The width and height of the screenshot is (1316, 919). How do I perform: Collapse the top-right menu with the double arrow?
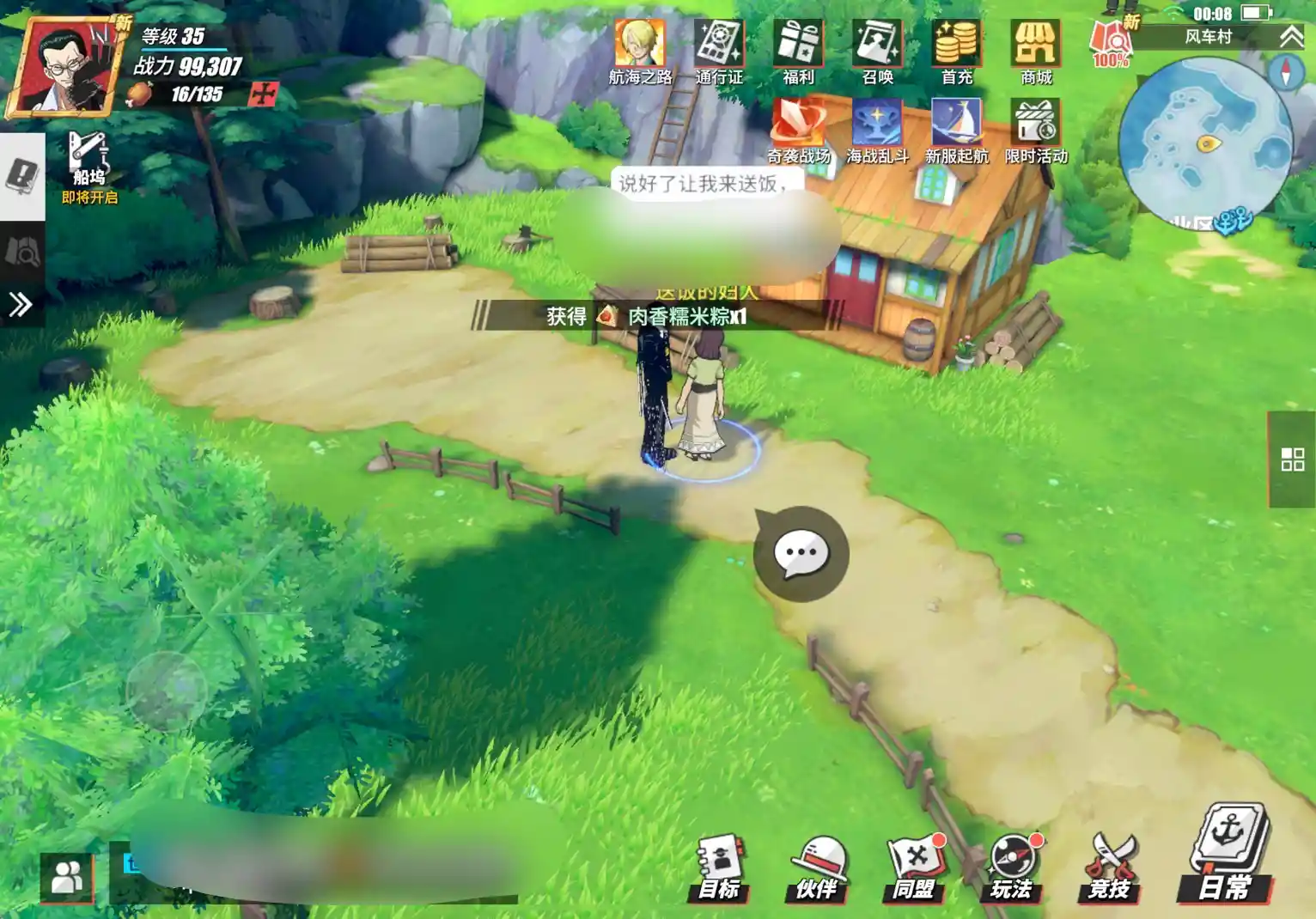(1291, 36)
